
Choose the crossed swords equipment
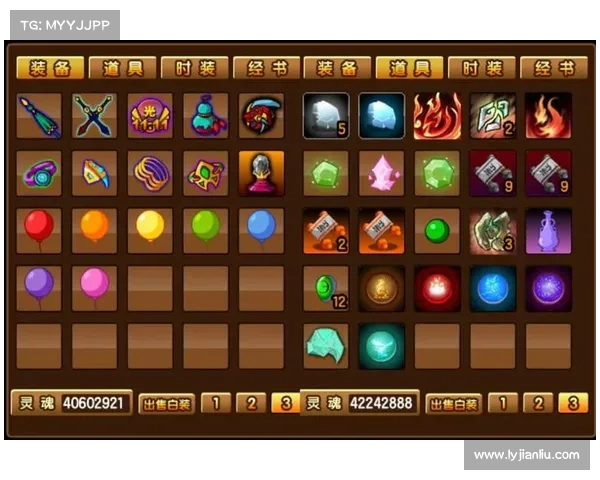(94, 116)
